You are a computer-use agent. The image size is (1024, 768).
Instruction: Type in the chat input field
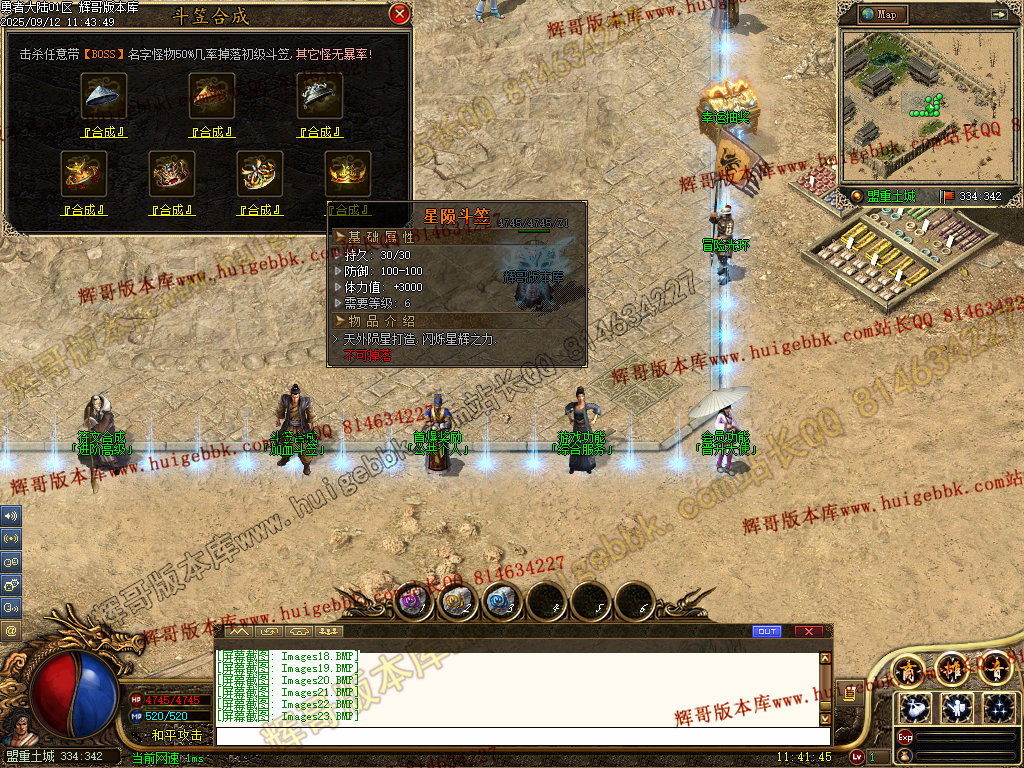click(x=520, y=736)
